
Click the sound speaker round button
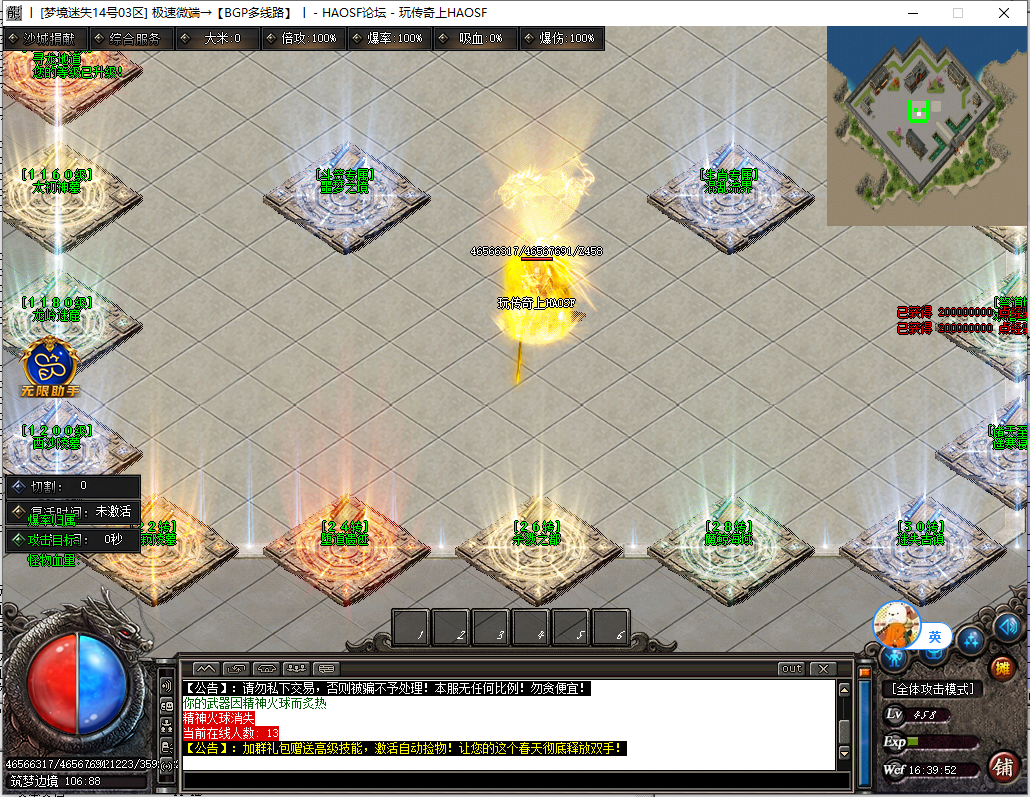[x=1006, y=628]
